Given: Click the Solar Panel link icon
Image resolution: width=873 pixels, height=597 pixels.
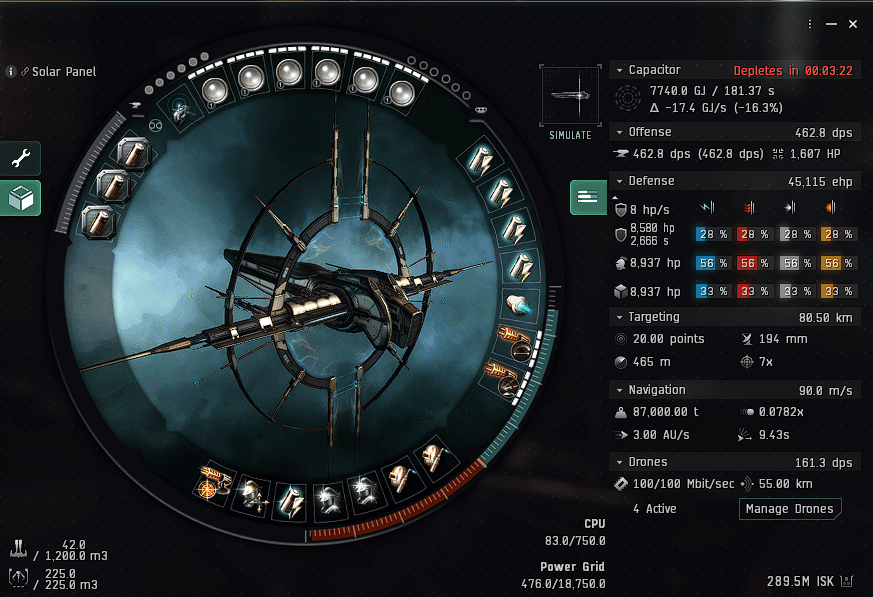Looking at the screenshot, I should [x=24, y=72].
